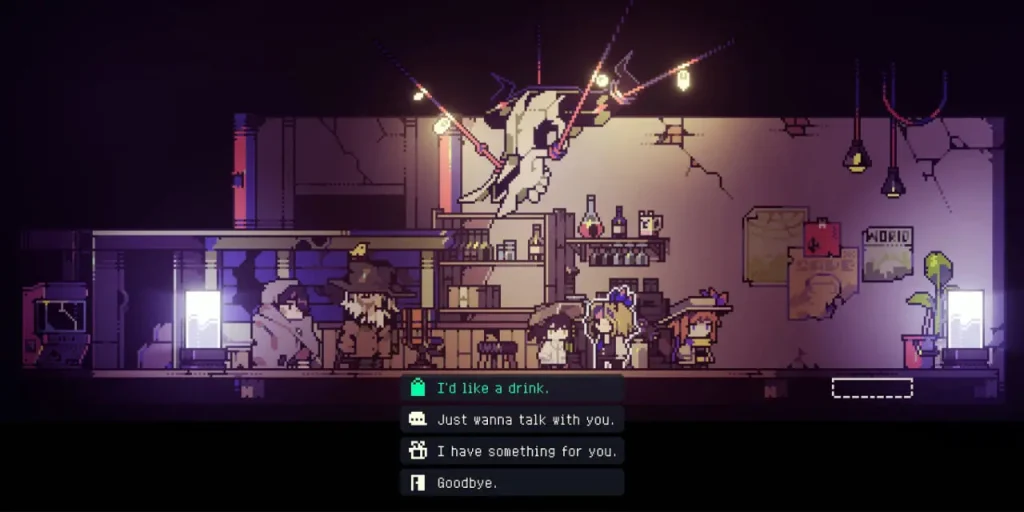
Task: End the conversation with "Goodbye."
Action: point(512,483)
